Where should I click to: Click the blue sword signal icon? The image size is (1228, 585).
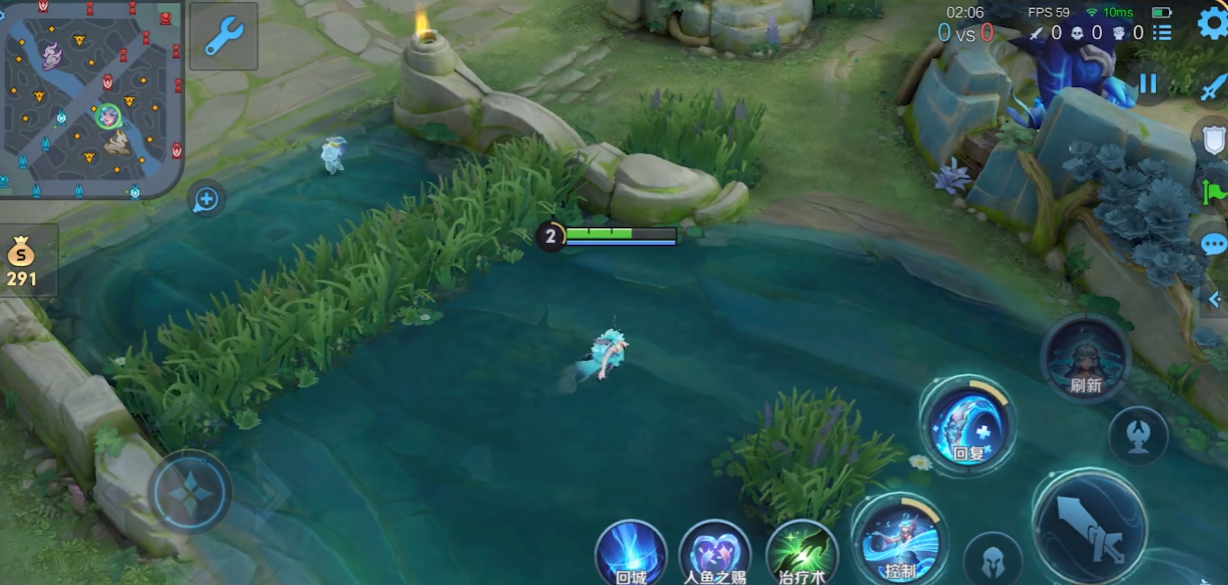(x=1213, y=88)
